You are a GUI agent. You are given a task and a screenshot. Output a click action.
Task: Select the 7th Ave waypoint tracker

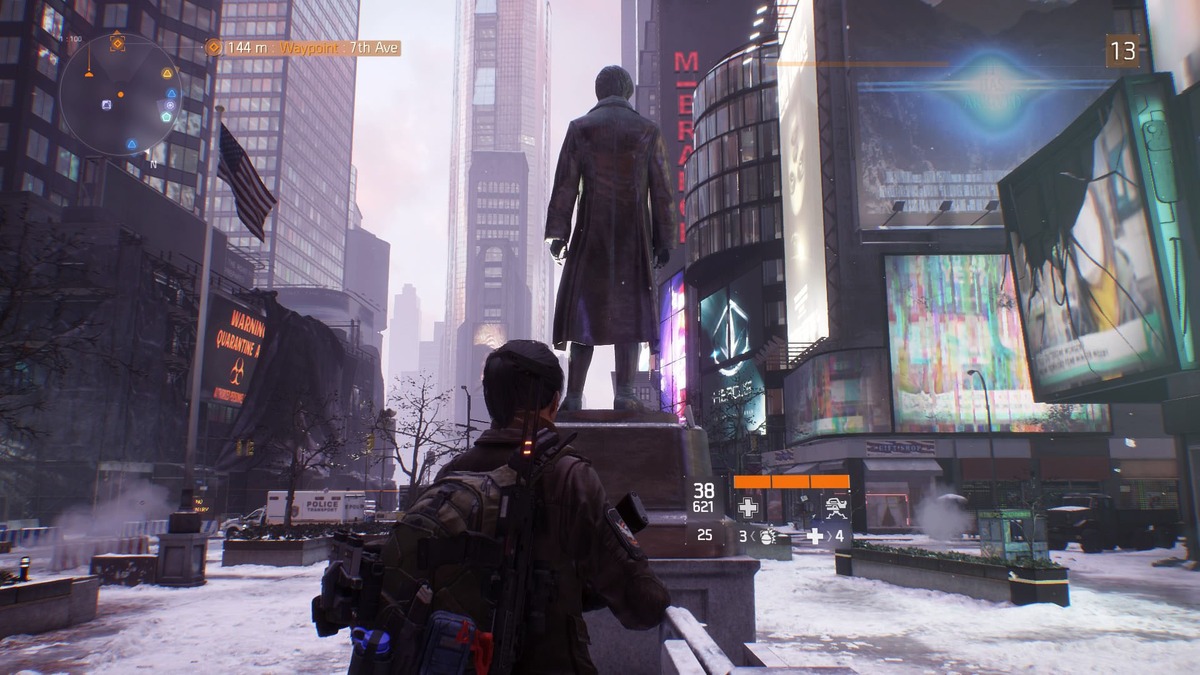coord(303,47)
